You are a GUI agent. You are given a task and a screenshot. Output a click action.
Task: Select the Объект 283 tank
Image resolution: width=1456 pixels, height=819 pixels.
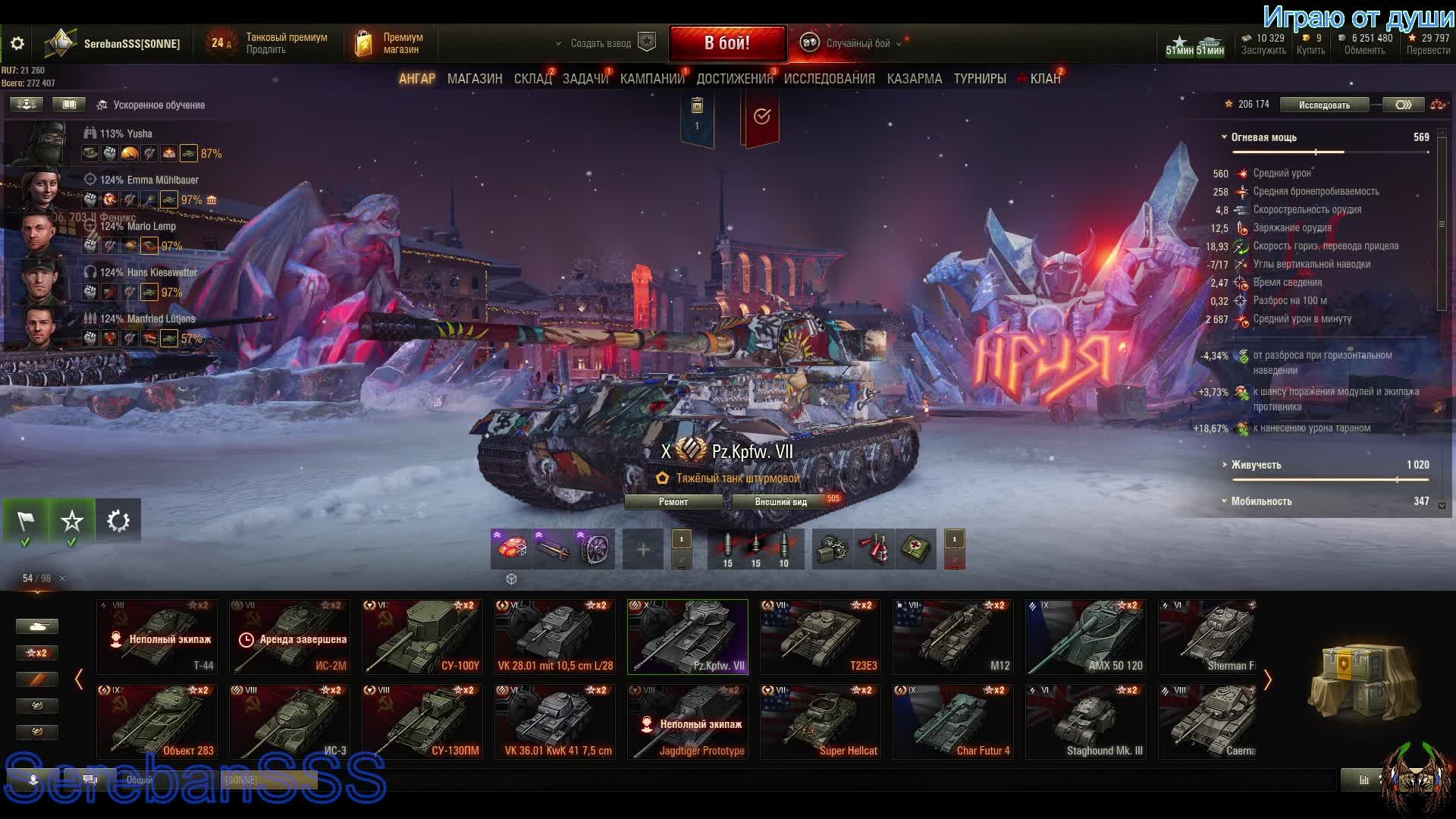(157, 722)
